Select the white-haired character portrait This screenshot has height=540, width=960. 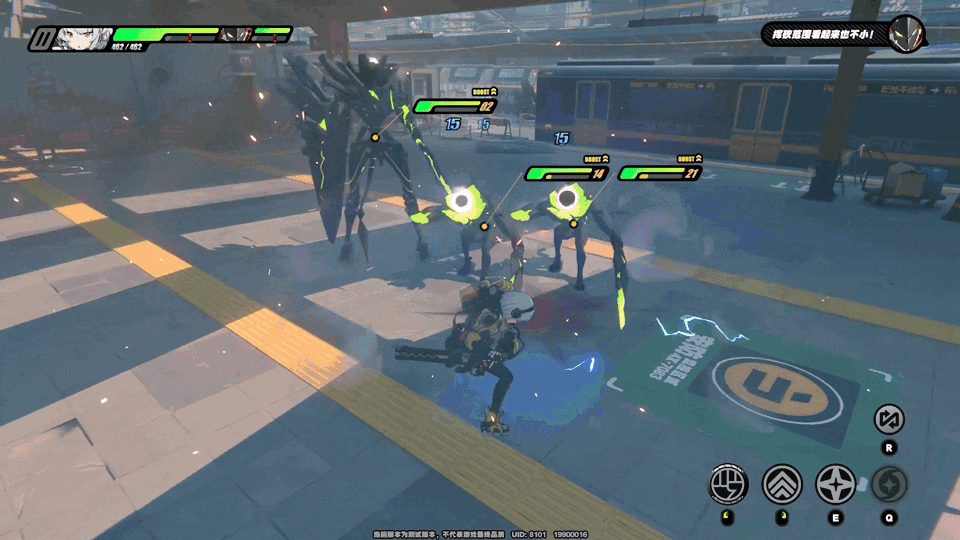click(79, 39)
